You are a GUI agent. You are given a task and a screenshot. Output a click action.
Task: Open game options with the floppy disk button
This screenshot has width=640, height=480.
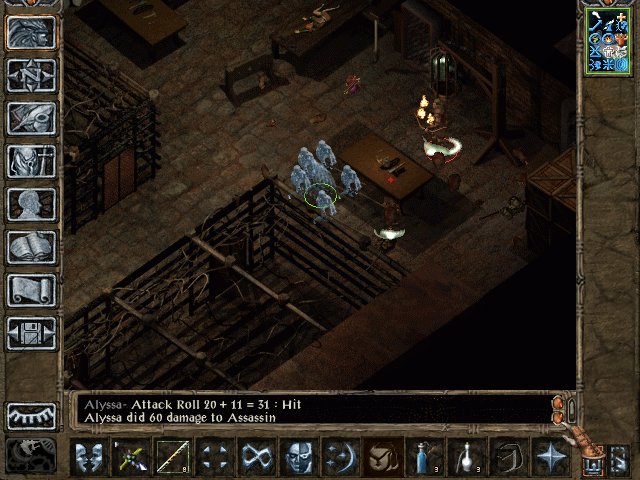[31, 333]
